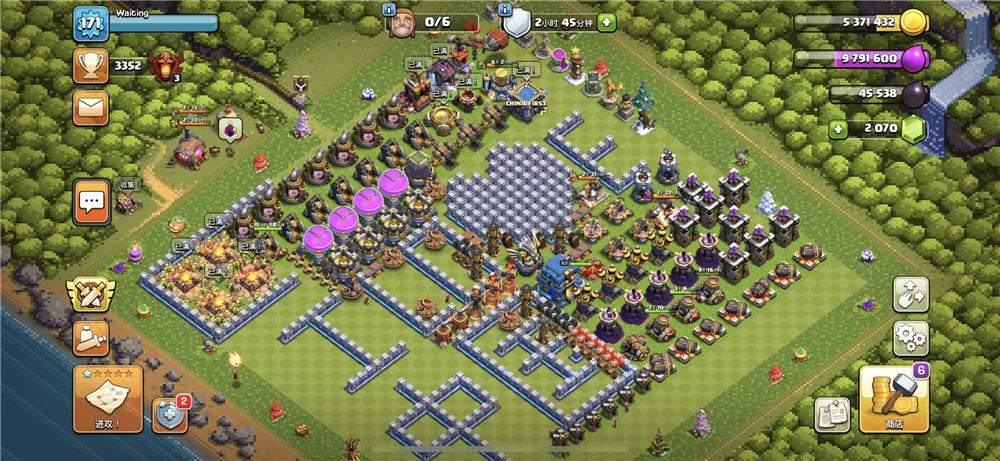Open the trophy rankings button
Image resolution: width=1000 pixels, height=461 pixels.
(x=91, y=66)
